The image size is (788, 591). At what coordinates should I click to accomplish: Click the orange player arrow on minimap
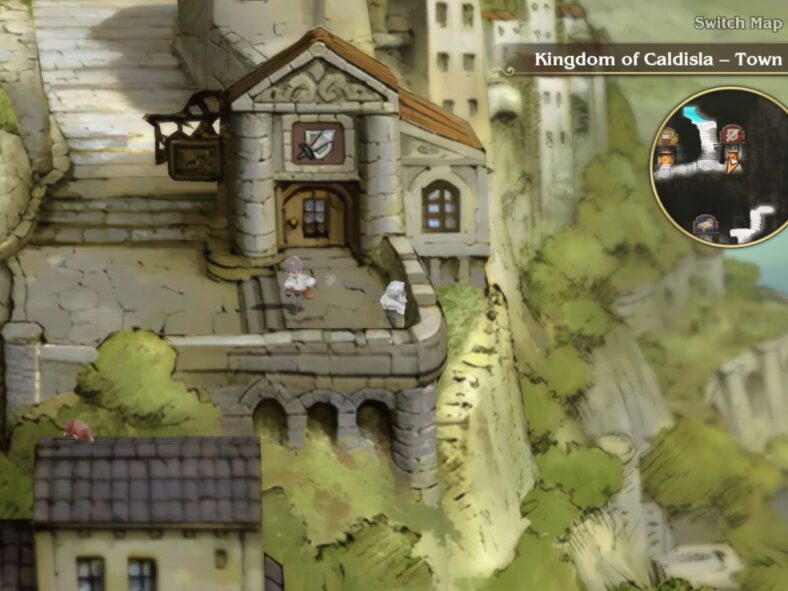pyautogui.click(x=733, y=165)
